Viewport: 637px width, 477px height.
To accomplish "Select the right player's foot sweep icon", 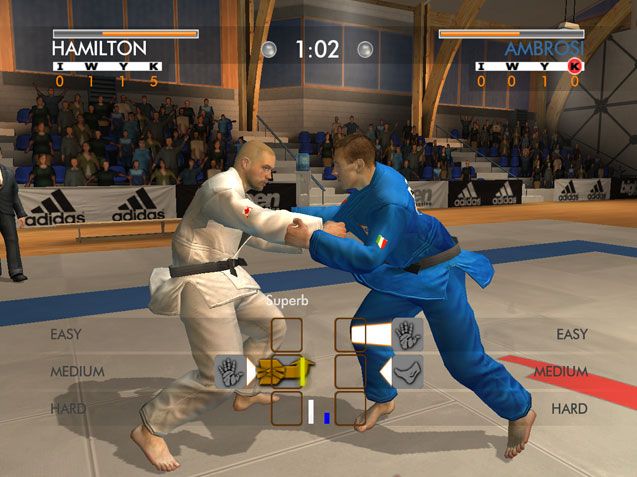I will pos(407,372).
